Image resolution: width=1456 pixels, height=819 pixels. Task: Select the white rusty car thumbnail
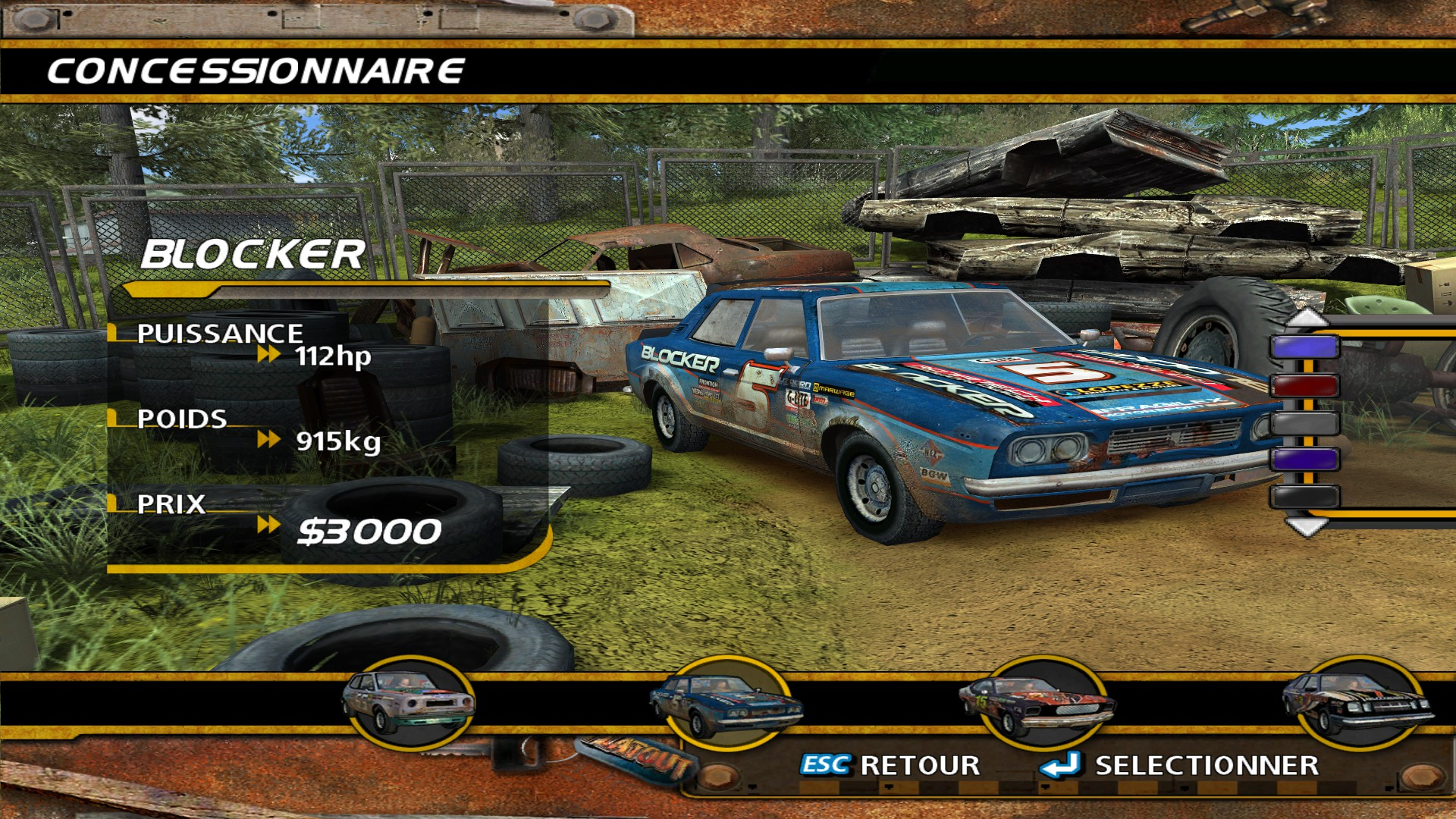409,702
